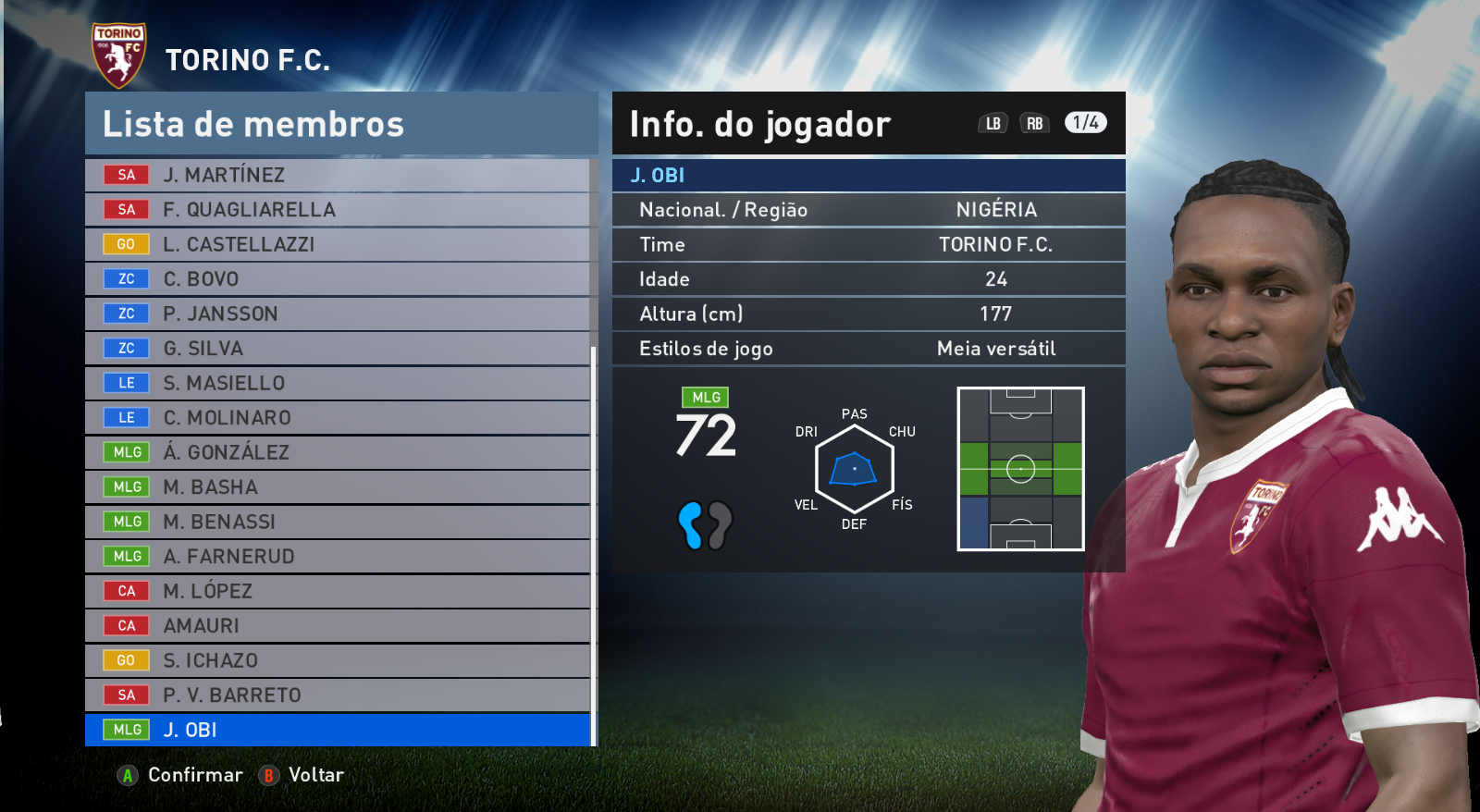This screenshot has height=812, width=1480.
Task: Select midfielder Á. González
Action: point(337,452)
